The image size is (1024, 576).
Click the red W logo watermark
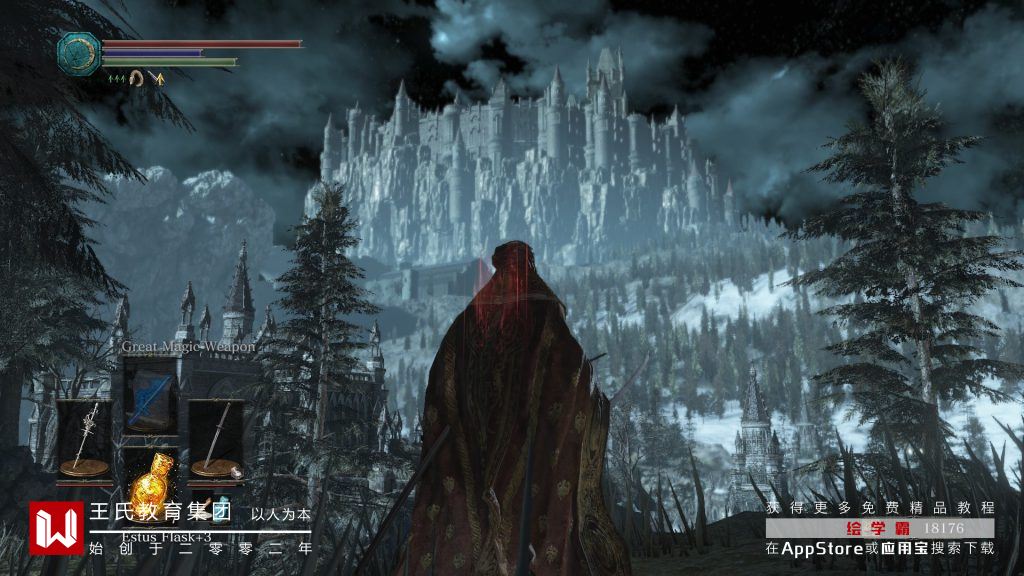pos(56,527)
